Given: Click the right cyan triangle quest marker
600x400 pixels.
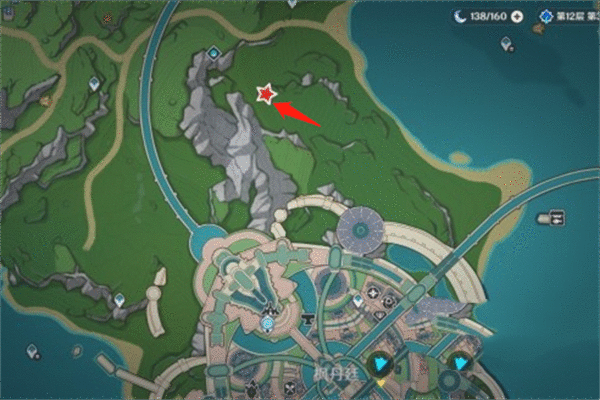Looking at the screenshot, I should [460, 363].
